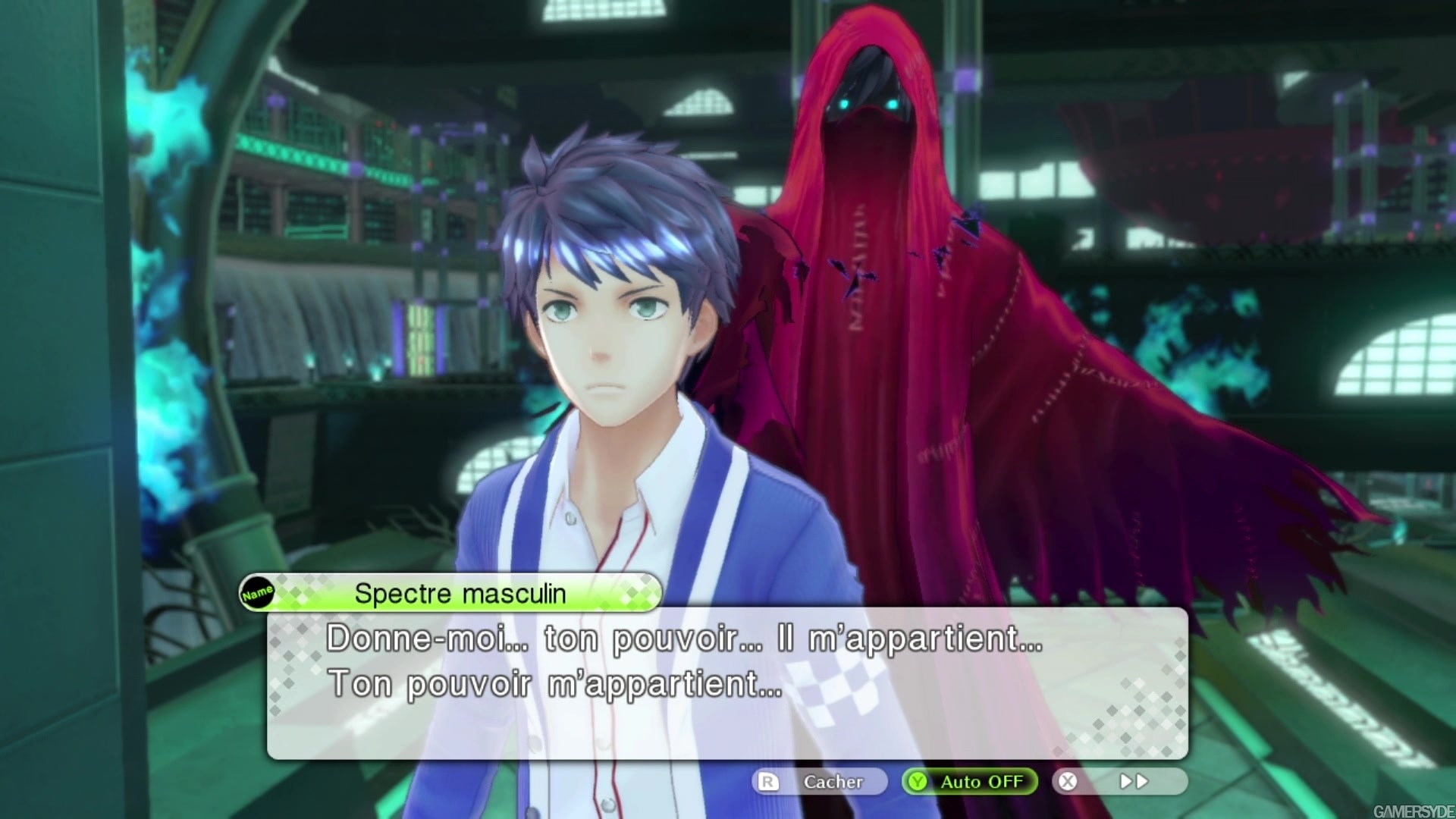This screenshot has width=1456, height=819.
Task: Fast-forward the dialogue scene
Action: tap(1120, 782)
